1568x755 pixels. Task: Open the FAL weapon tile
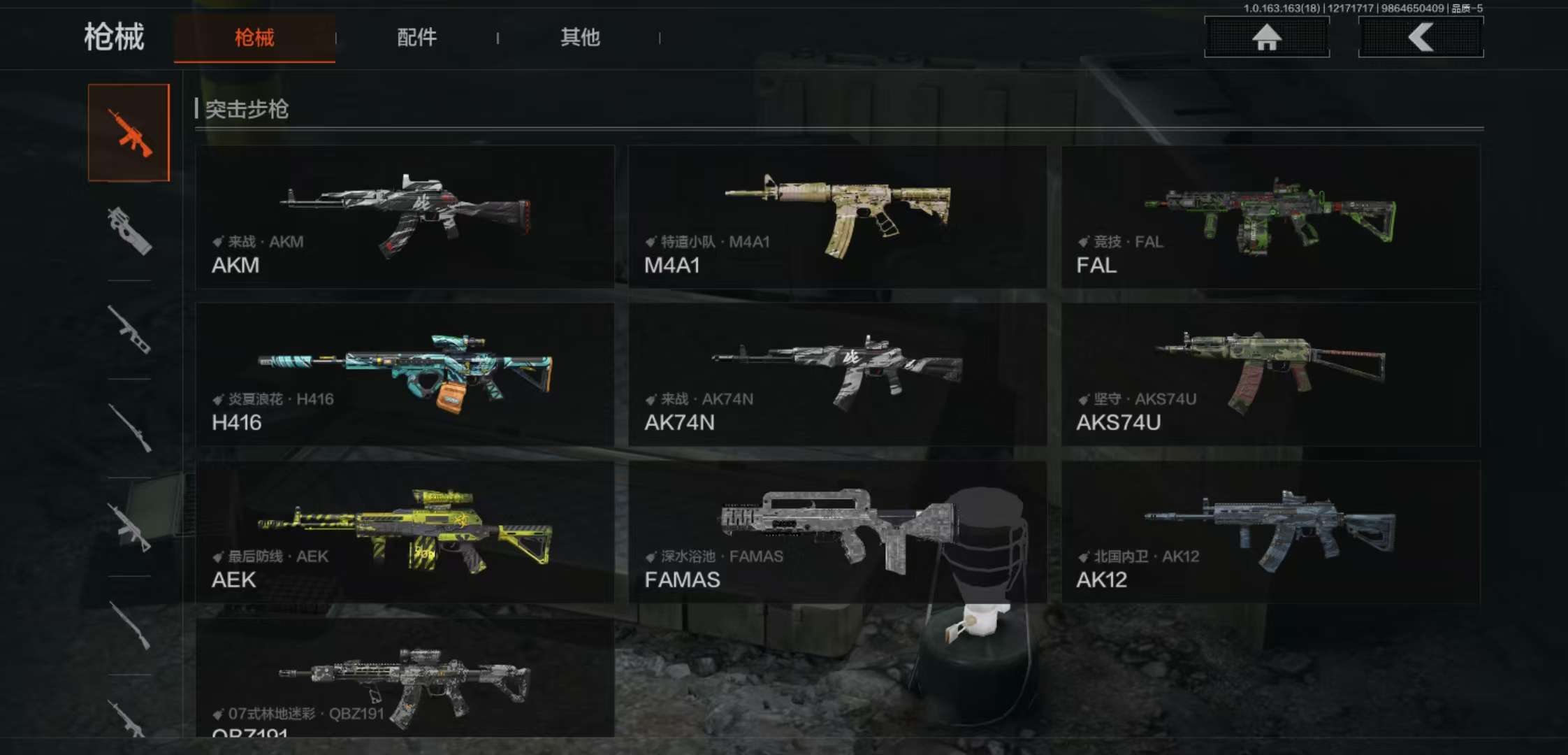tap(1270, 217)
